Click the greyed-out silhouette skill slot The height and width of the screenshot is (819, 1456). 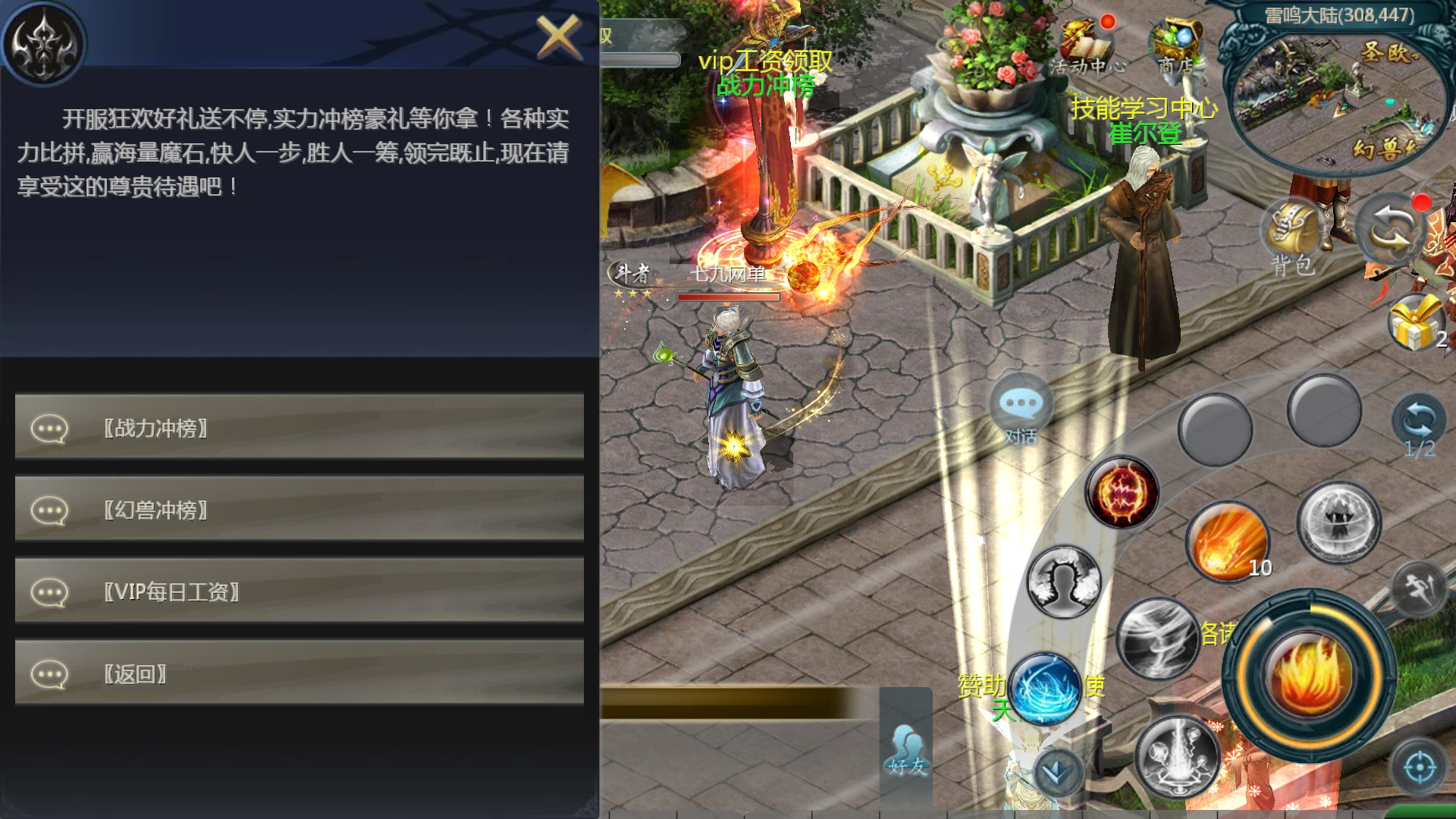point(1062,580)
